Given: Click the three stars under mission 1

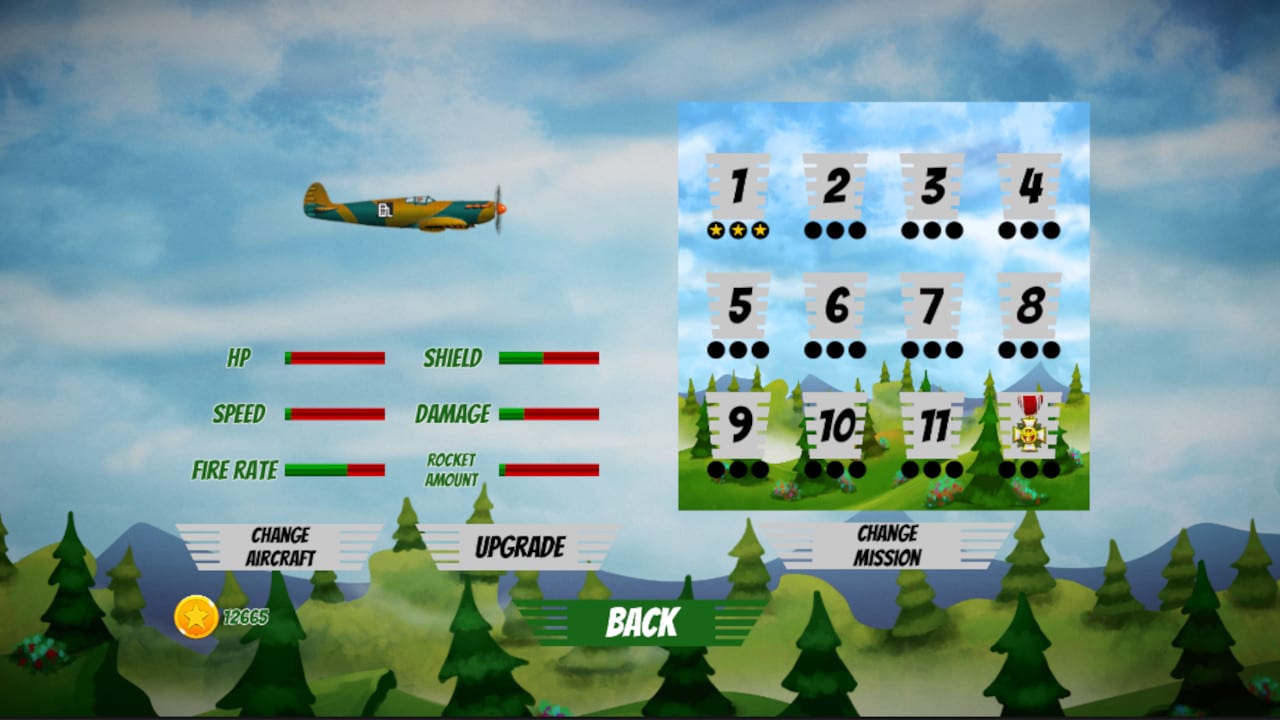Looking at the screenshot, I should [740, 231].
